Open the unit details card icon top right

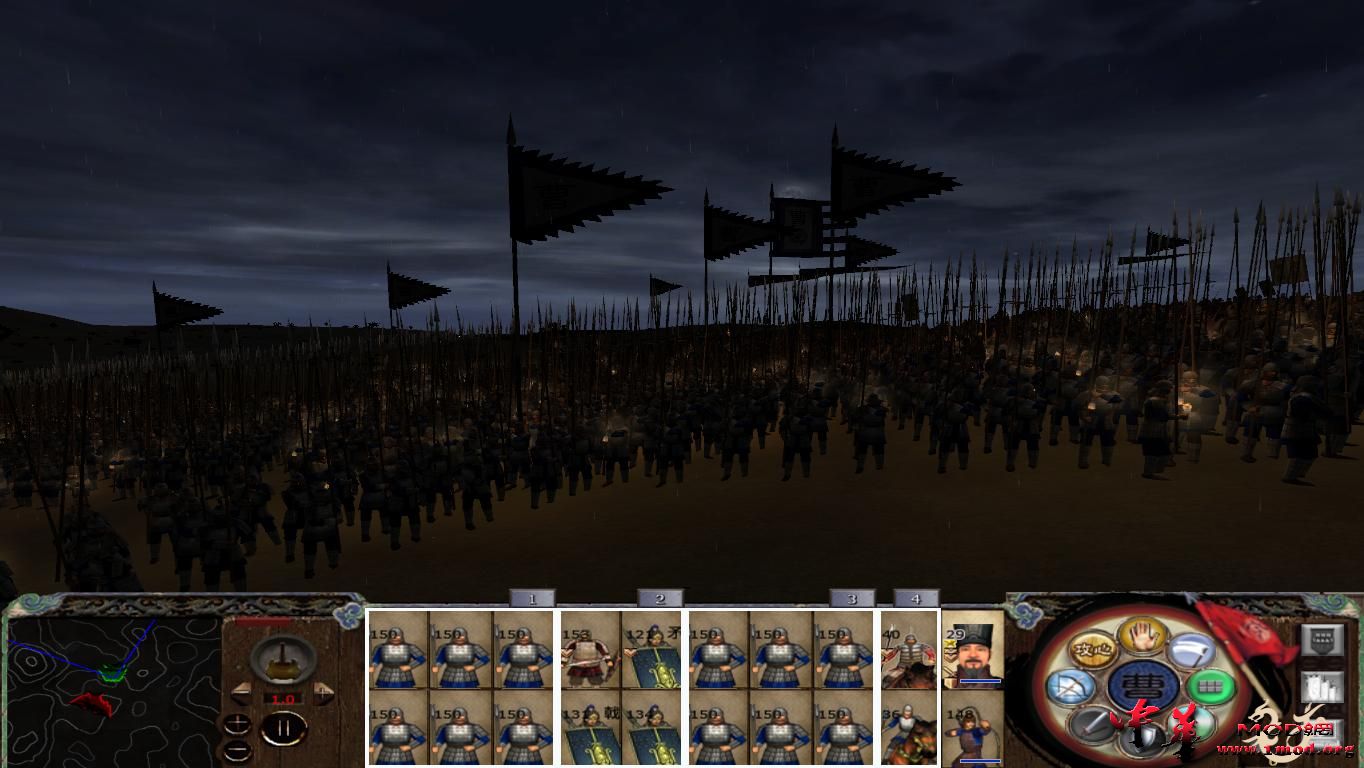coord(1321,639)
